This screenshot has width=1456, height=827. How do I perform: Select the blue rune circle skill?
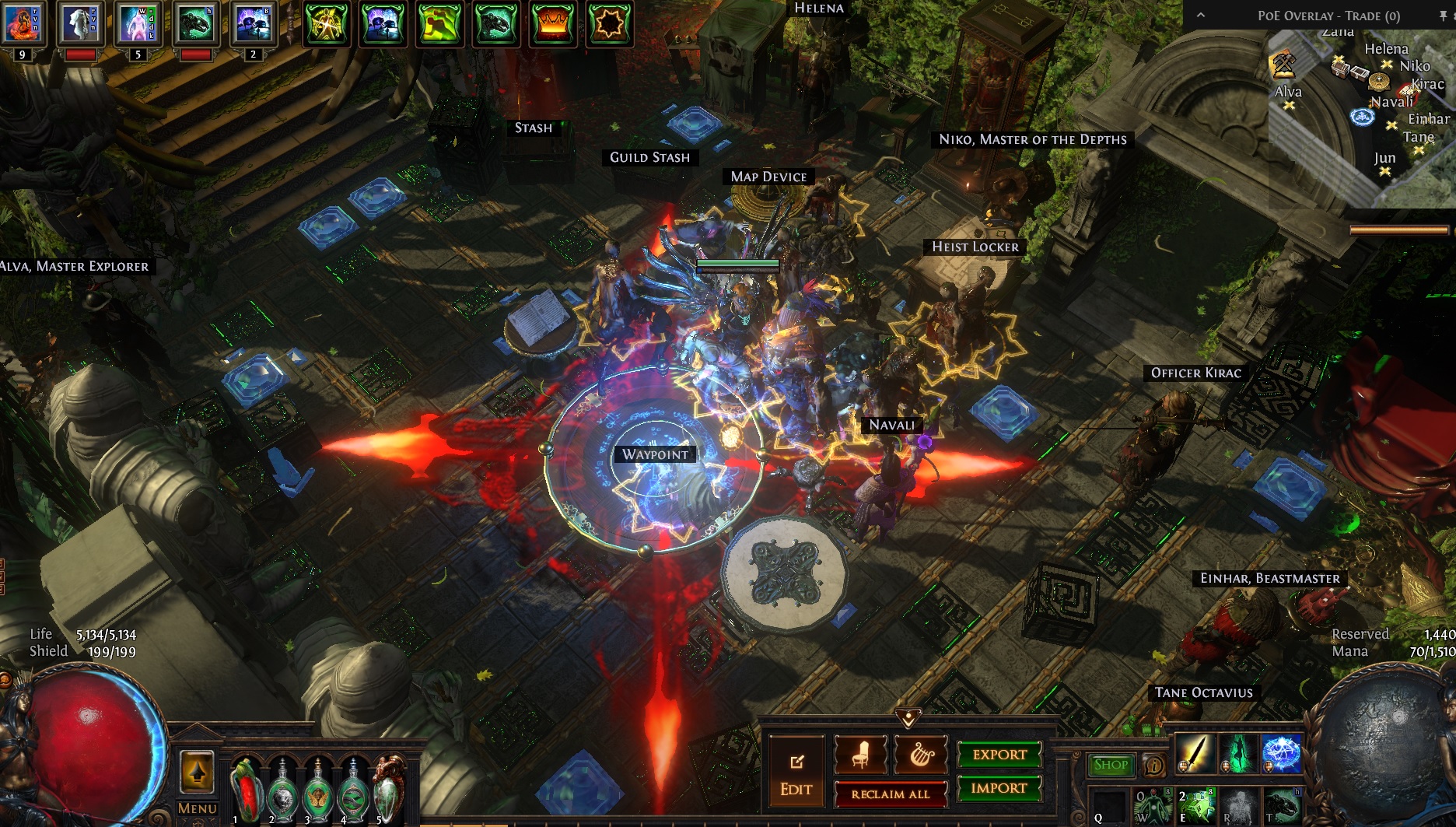click(x=1280, y=753)
